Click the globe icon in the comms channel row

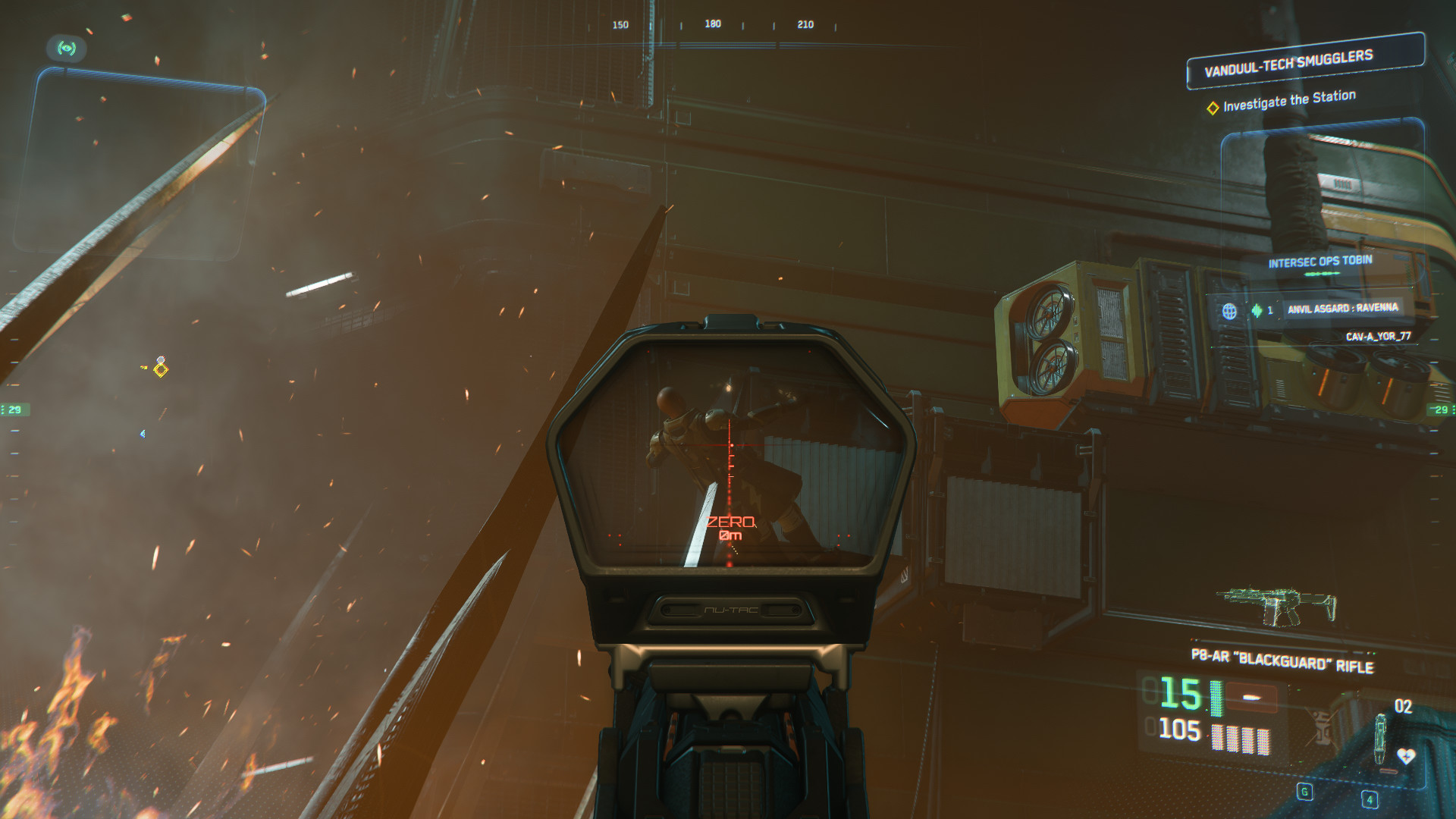(x=1229, y=311)
